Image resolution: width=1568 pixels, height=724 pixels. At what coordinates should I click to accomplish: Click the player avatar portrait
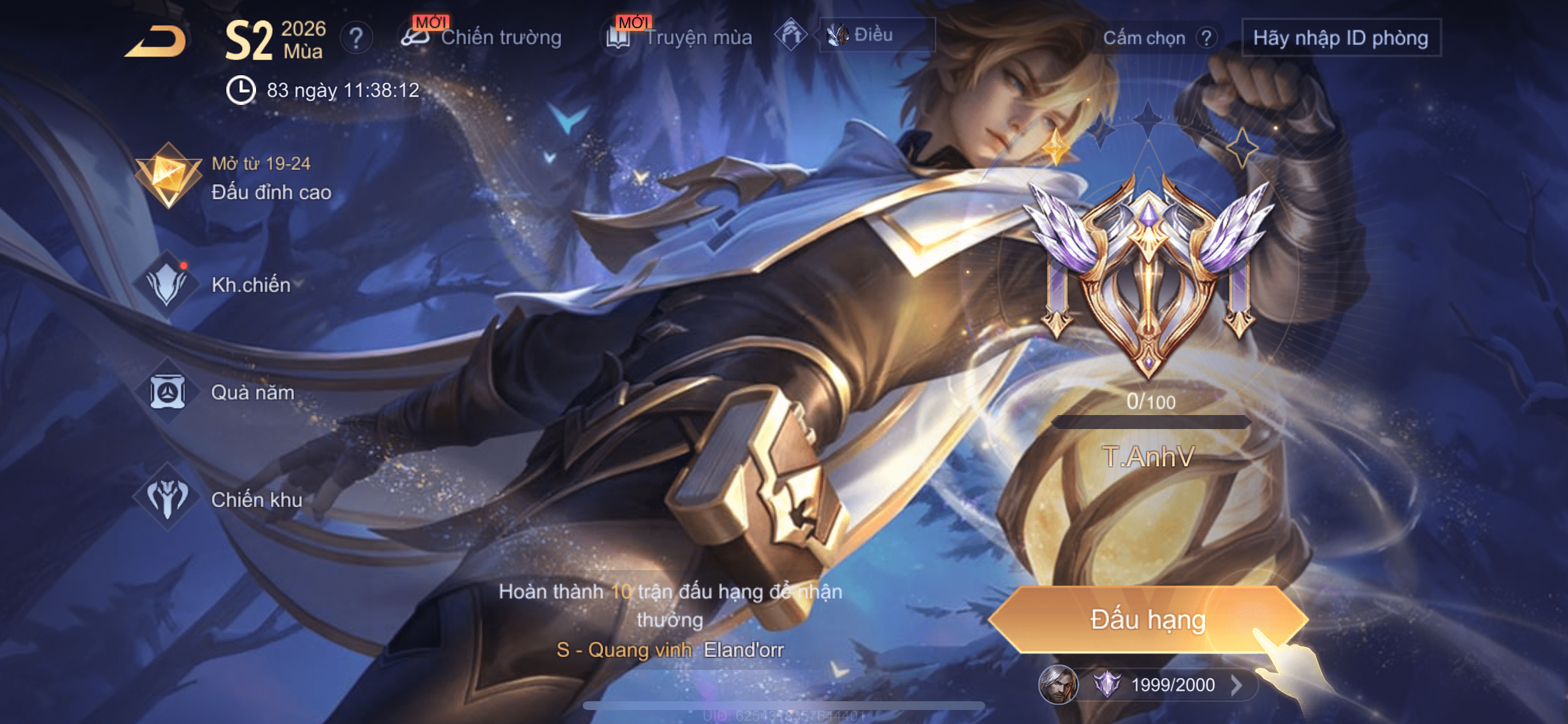click(1058, 685)
